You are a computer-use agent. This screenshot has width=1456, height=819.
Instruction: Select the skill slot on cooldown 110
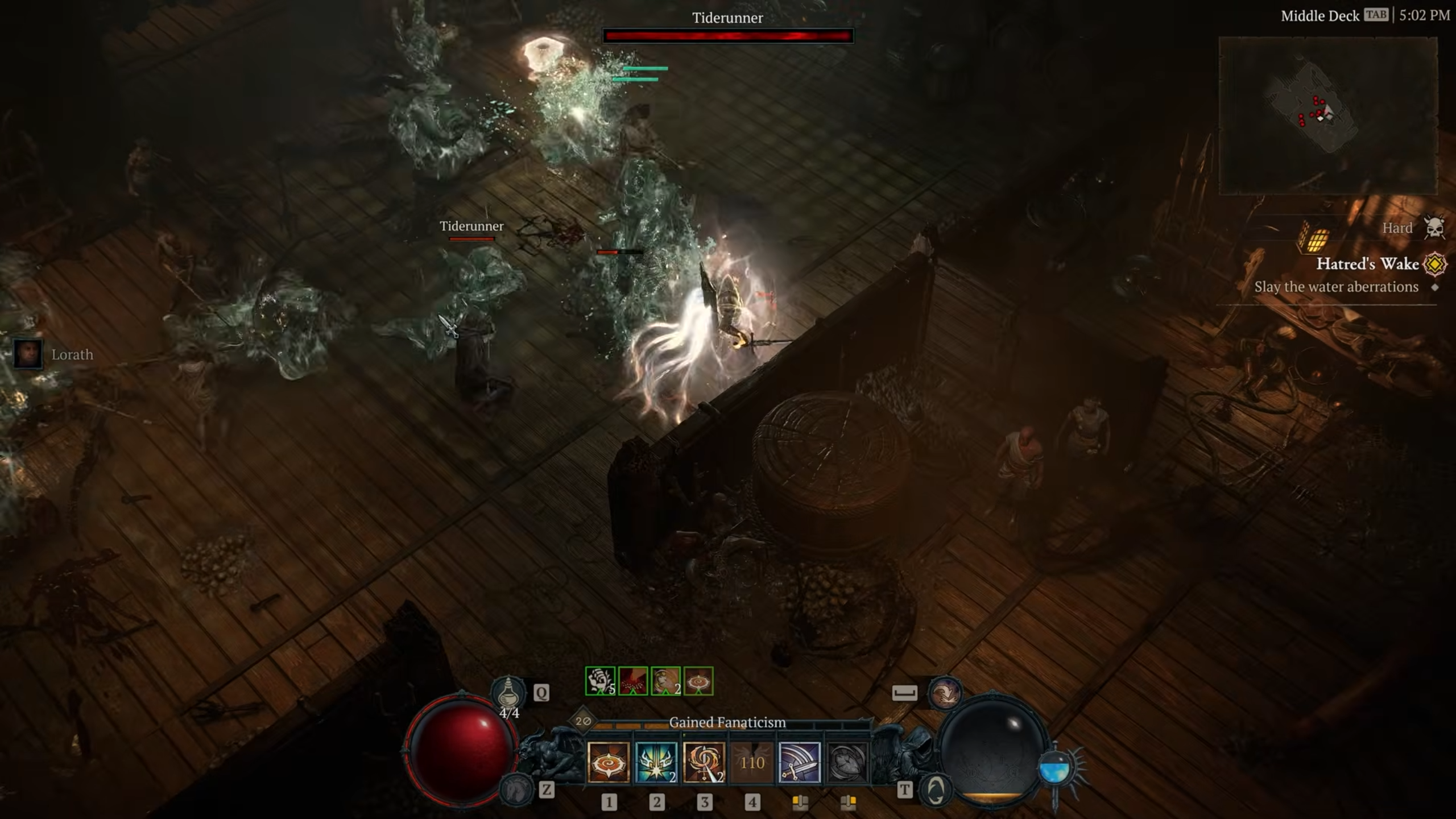pyautogui.click(x=752, y=762)
